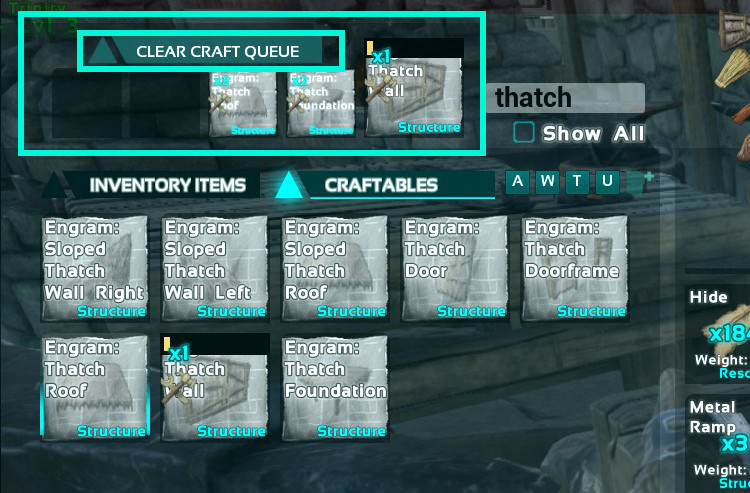The height and width of the screenshot is (493, 750).
Task: Open the Craftables tab
Action: pyautogui.click(x=381, y=185)
